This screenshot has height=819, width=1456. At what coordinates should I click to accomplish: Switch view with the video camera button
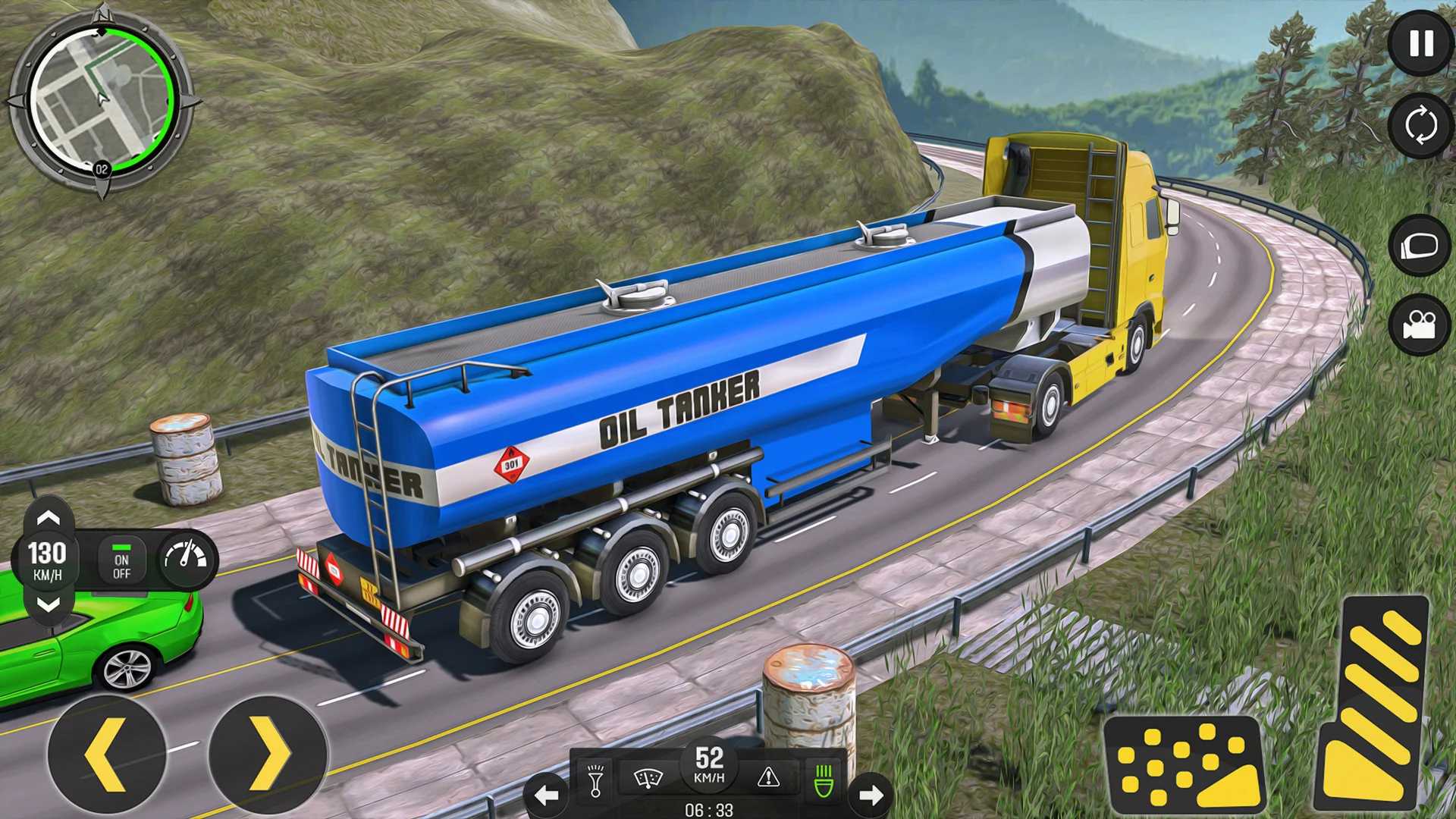point(1420,325)
